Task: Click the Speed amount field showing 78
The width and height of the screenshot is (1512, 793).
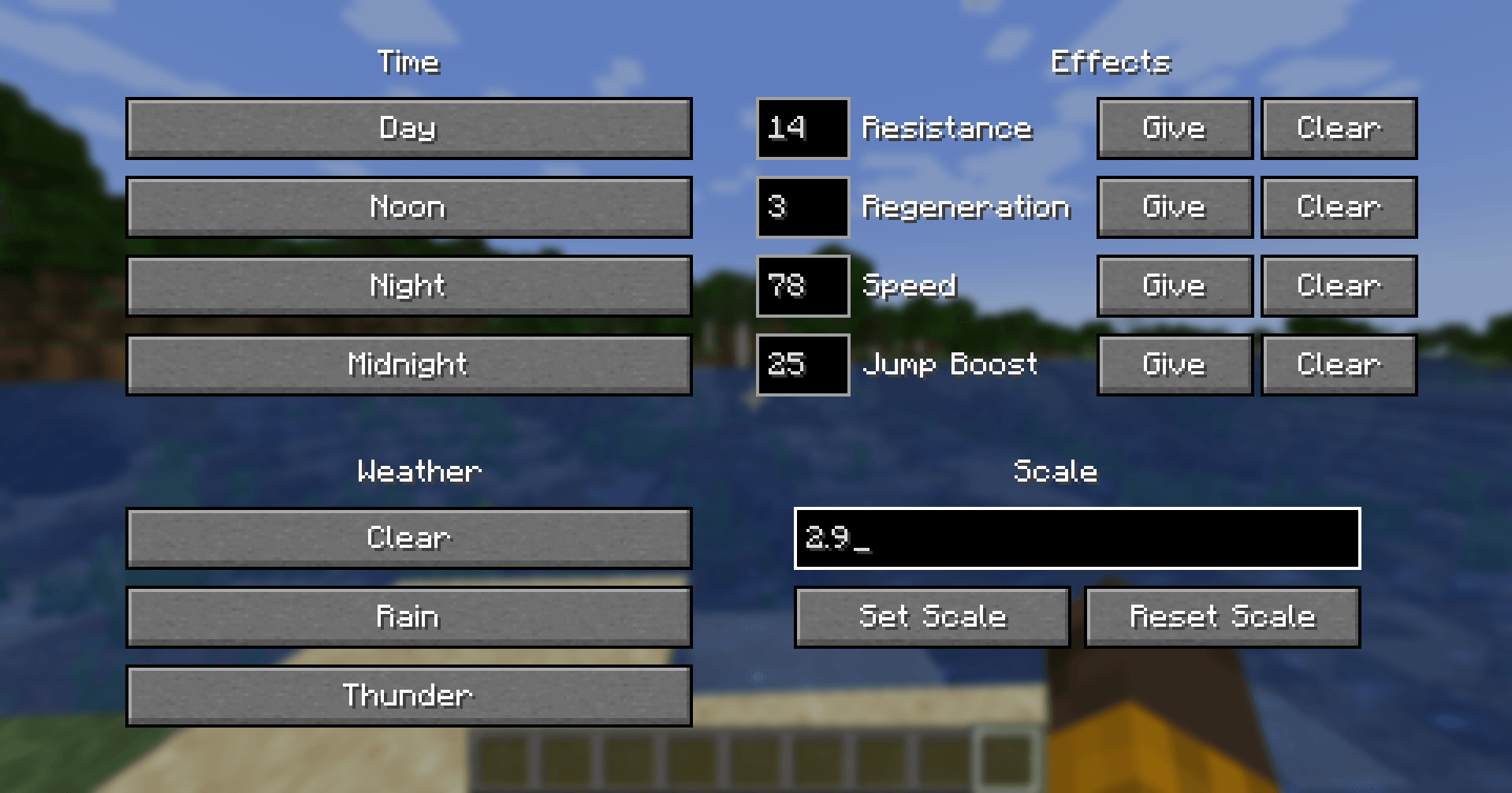Action: [803, 286]
